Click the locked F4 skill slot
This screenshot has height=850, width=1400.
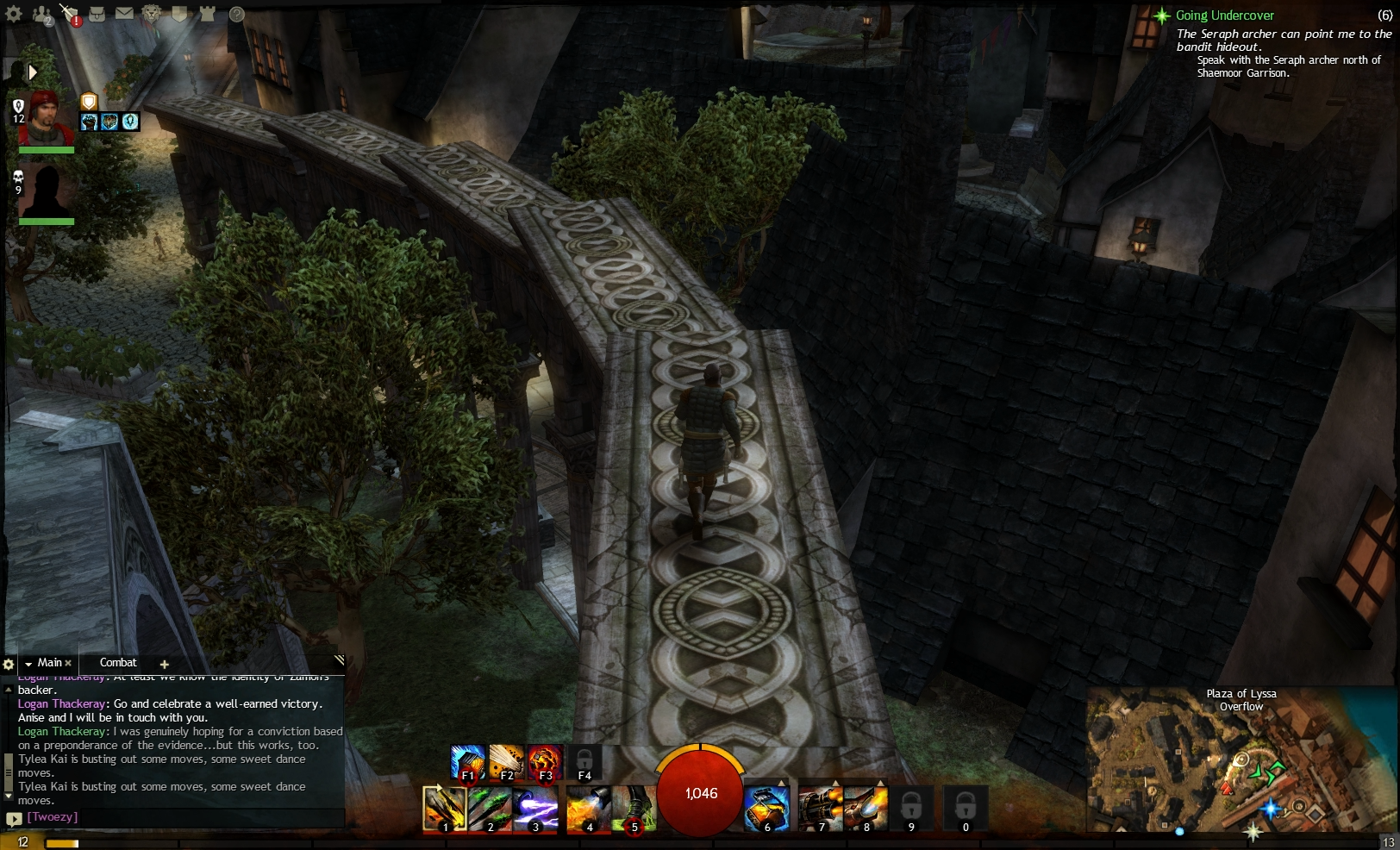(x=584, y=760)
